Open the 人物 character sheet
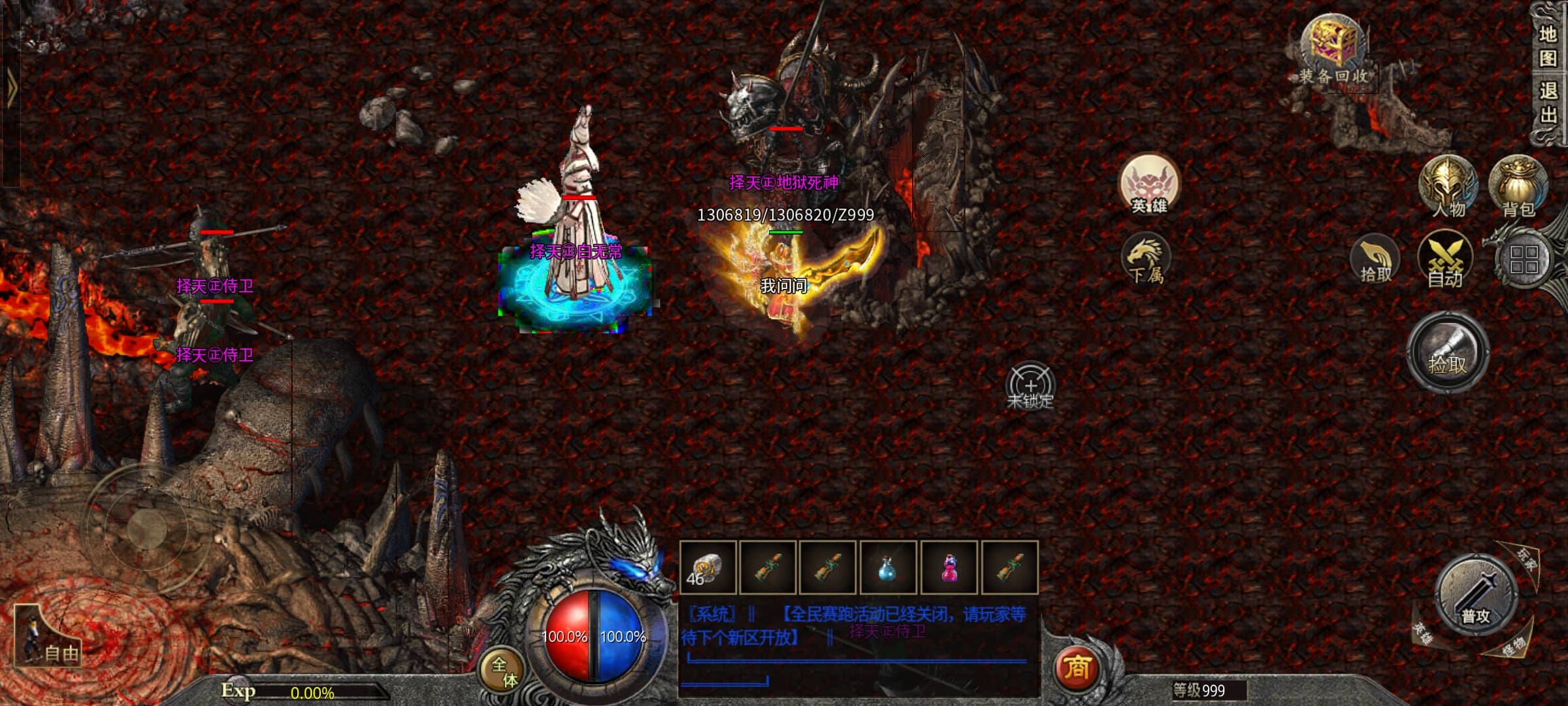The width and height of the screenshot is (1568, 706). [1448, 187]
